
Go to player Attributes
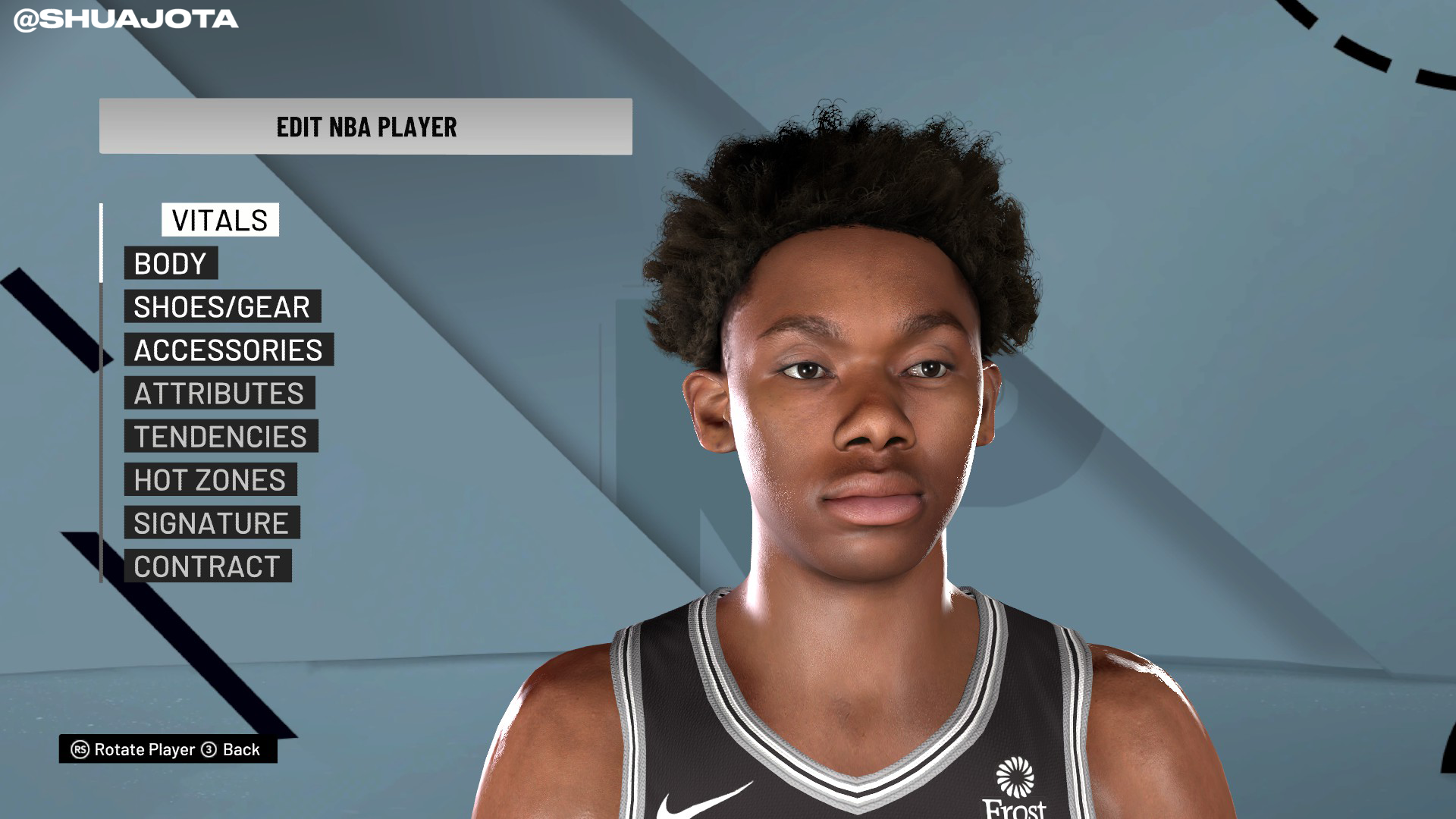point(219,393)
